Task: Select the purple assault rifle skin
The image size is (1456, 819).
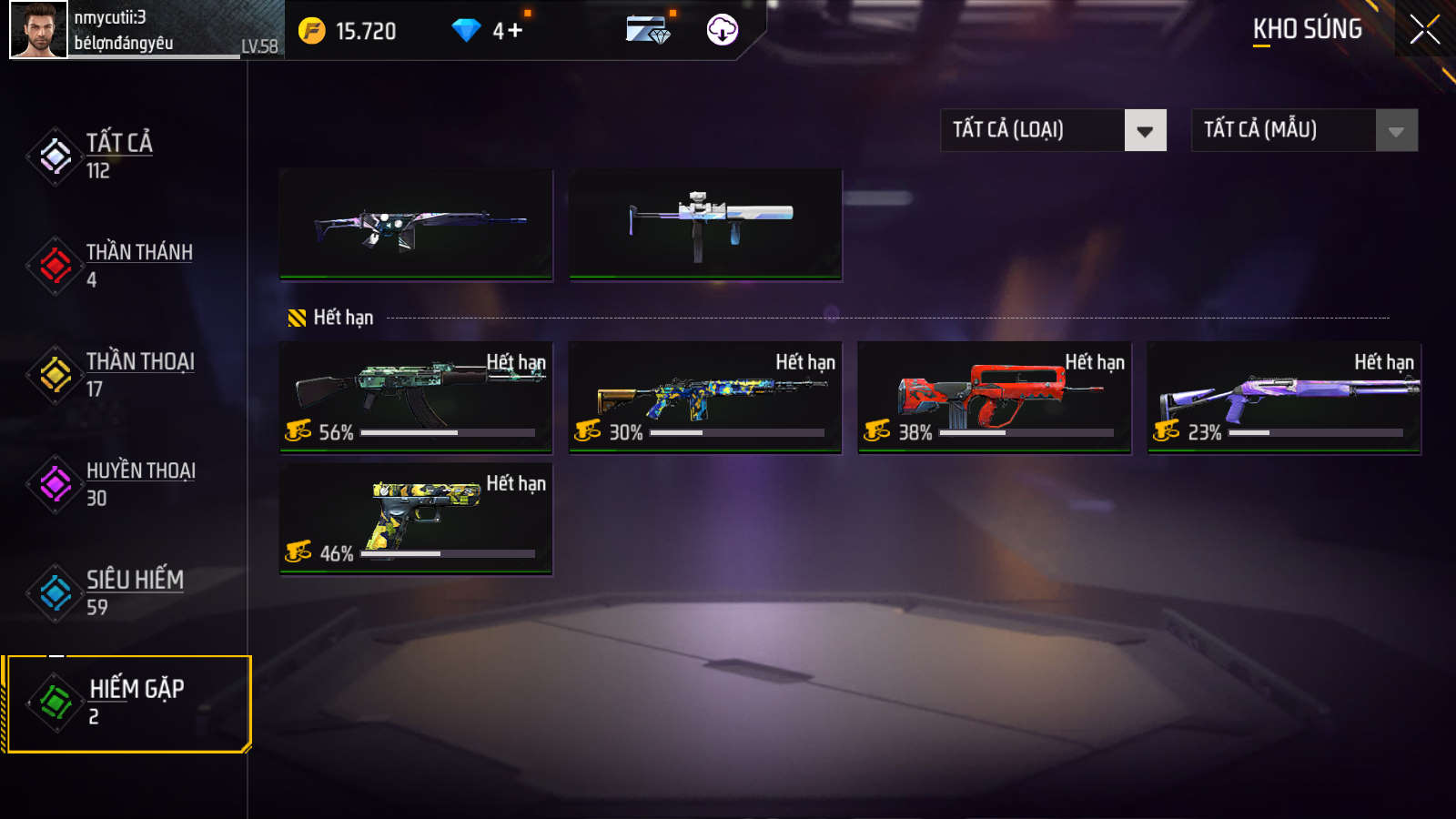Action: coord(416,225)
